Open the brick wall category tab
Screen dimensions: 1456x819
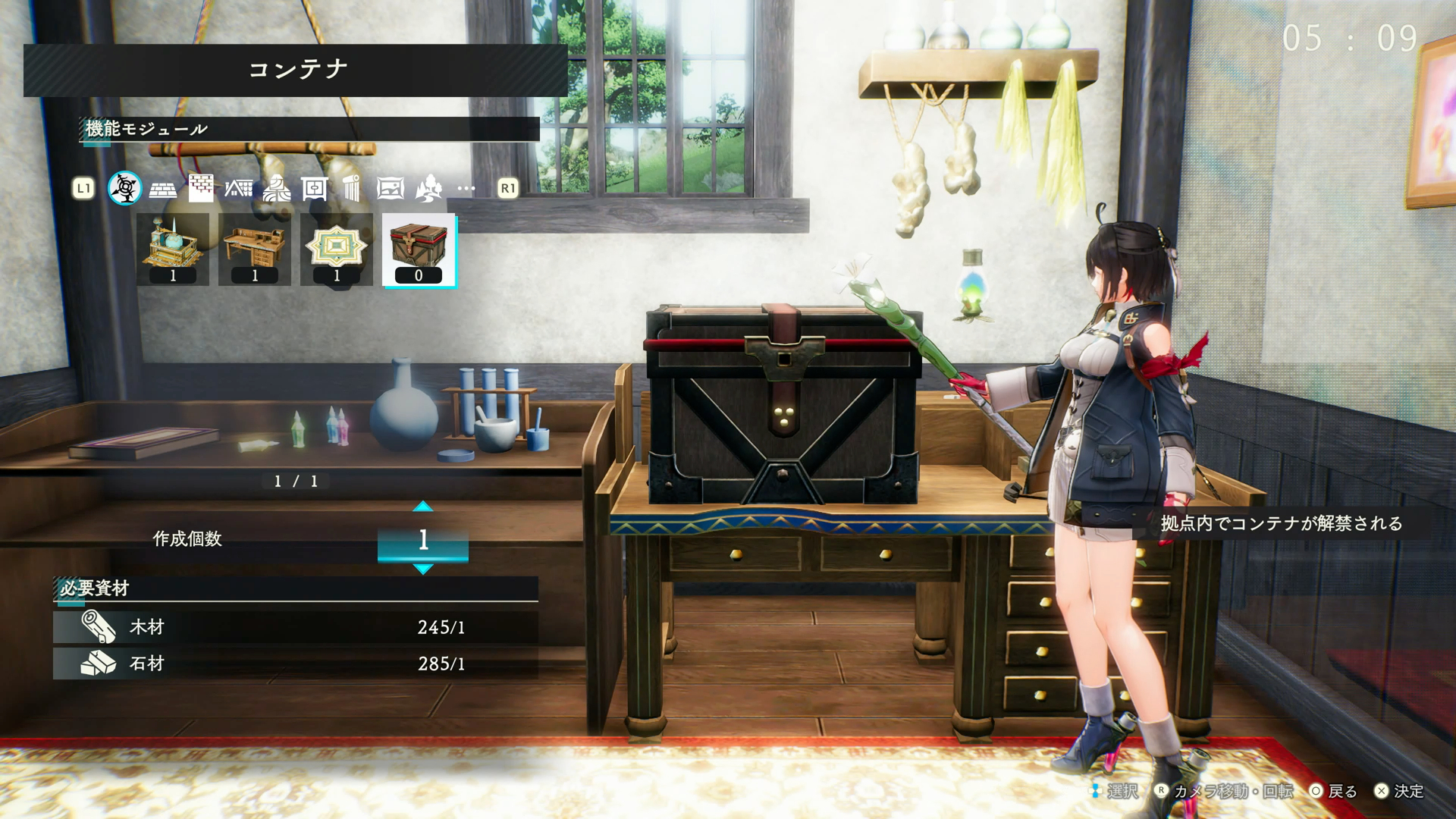click(200, 188)
